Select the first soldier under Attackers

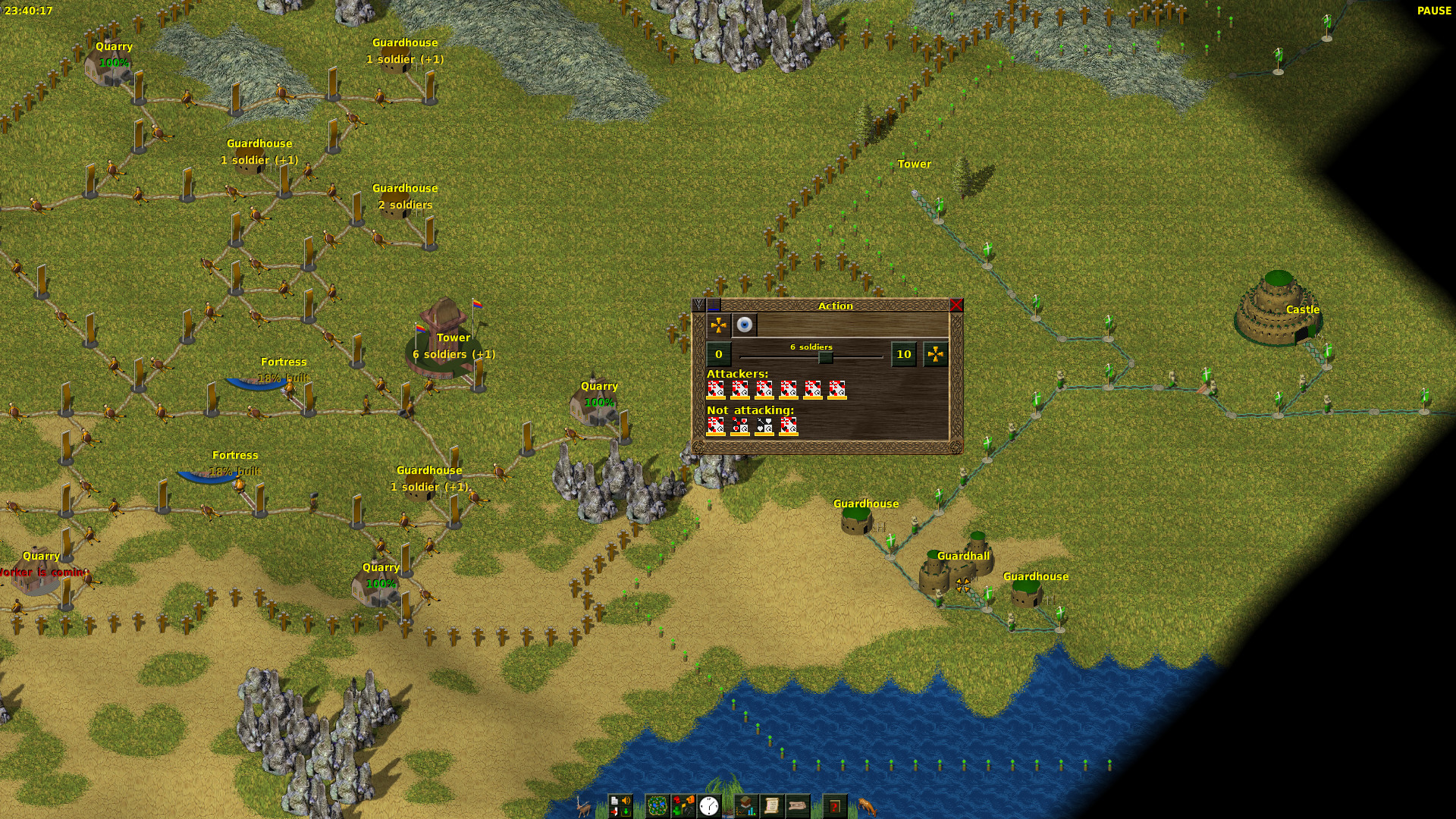coord(715,390)
